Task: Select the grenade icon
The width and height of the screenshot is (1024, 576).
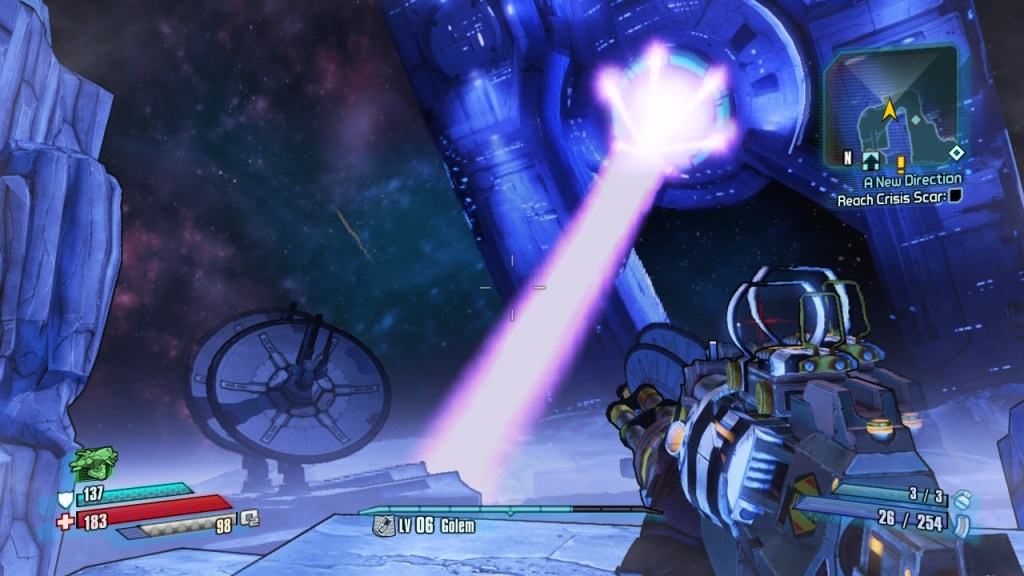Action: click(x=961, y=496)
